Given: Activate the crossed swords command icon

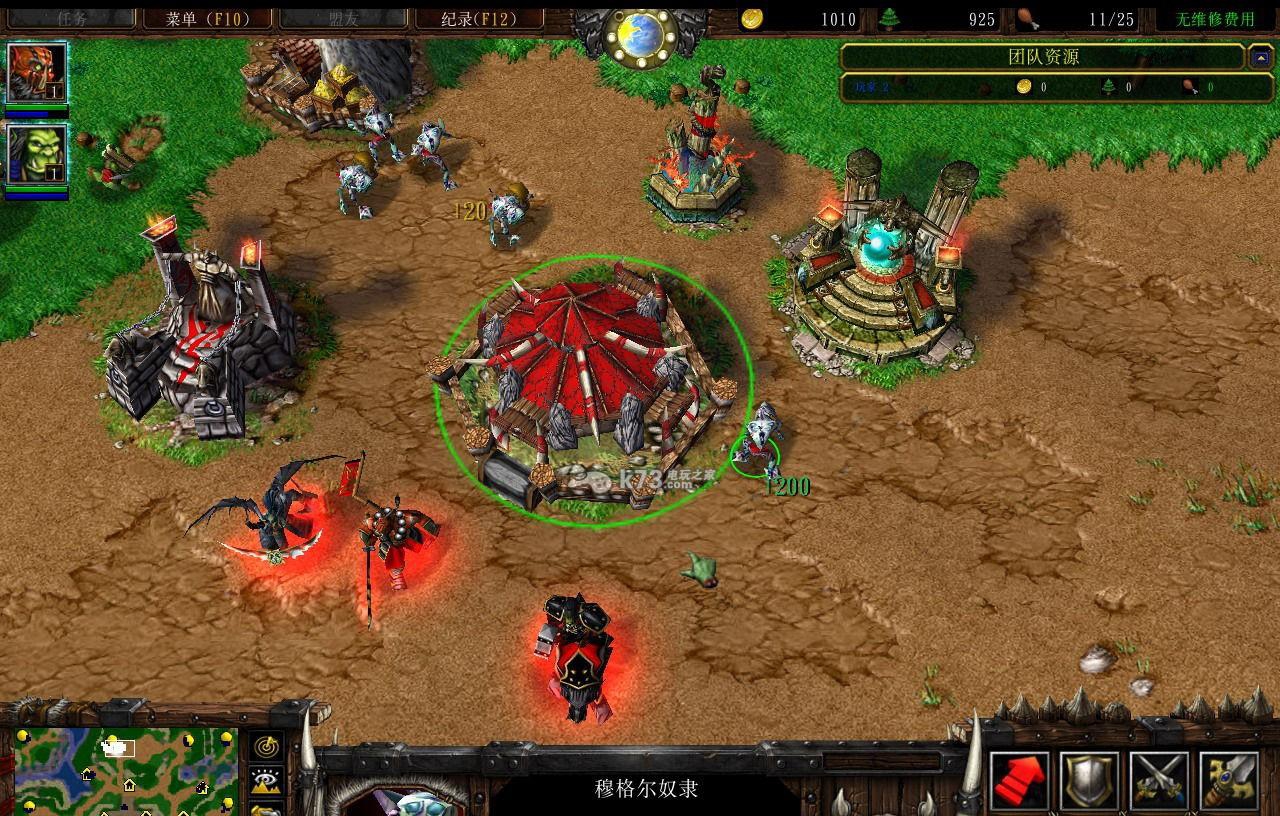Looking at the screenshot, I should click(1159, 781).
